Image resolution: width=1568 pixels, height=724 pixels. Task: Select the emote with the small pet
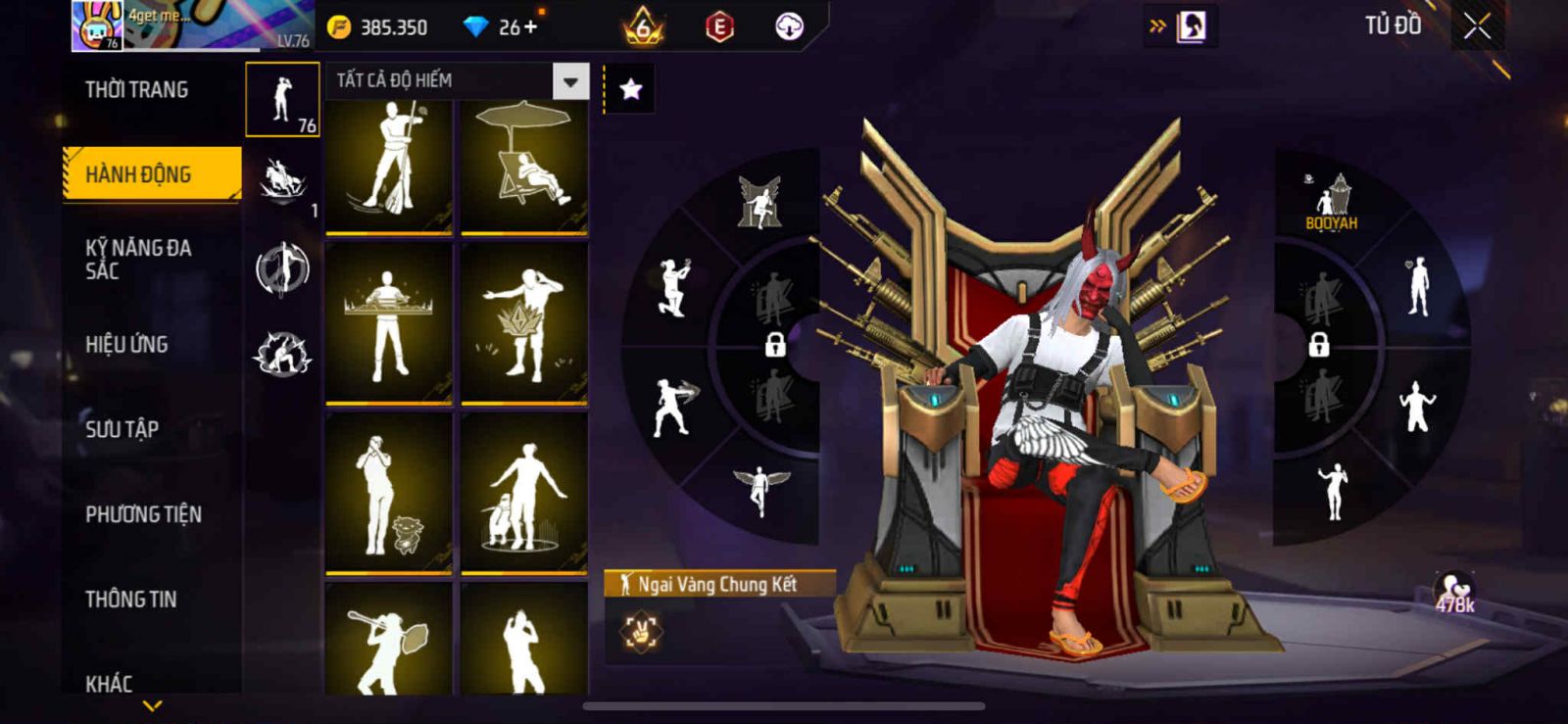coord(389,493)
